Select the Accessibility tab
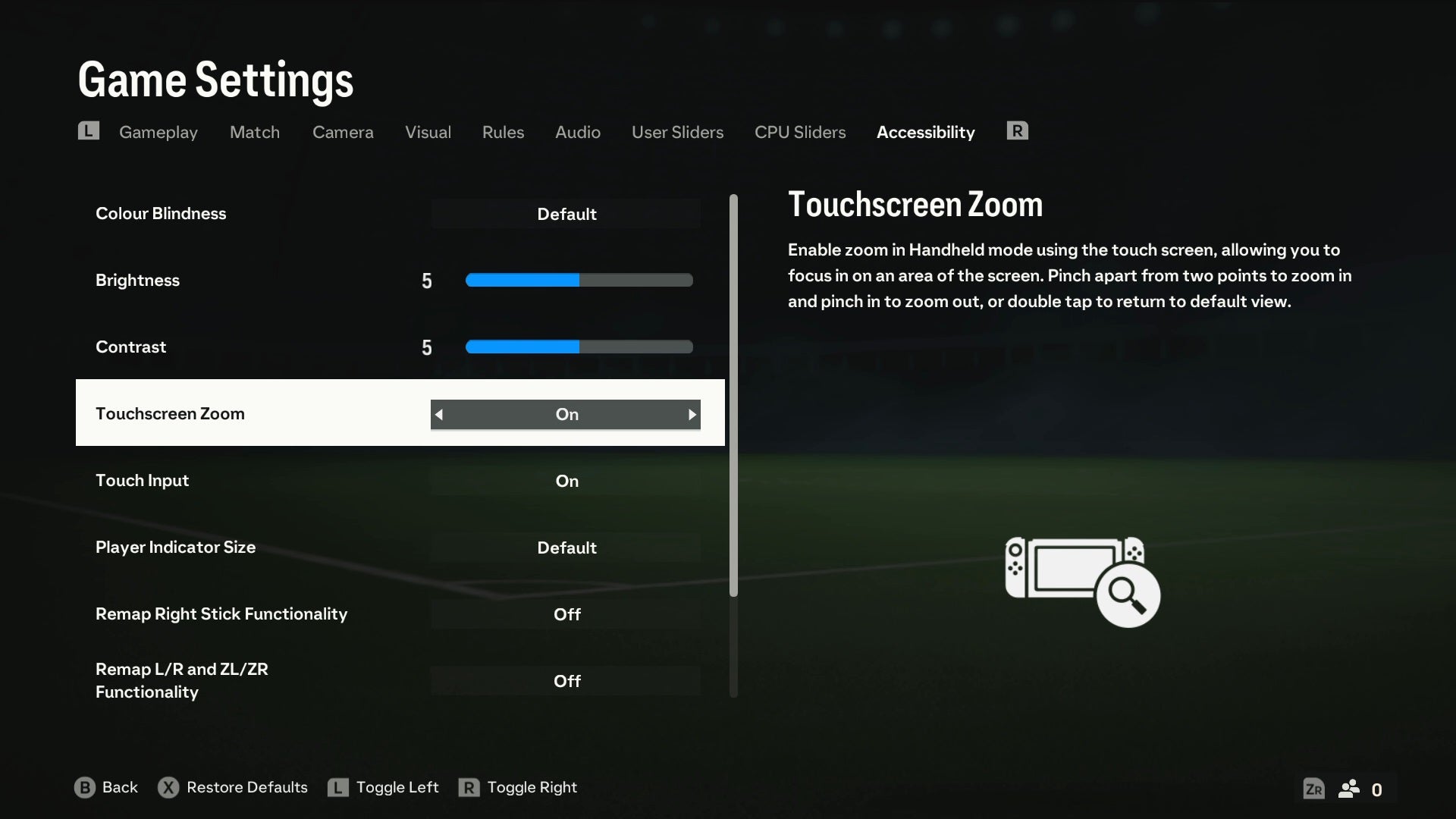Screen dimensions: 1456x819 tap(925, 132)
